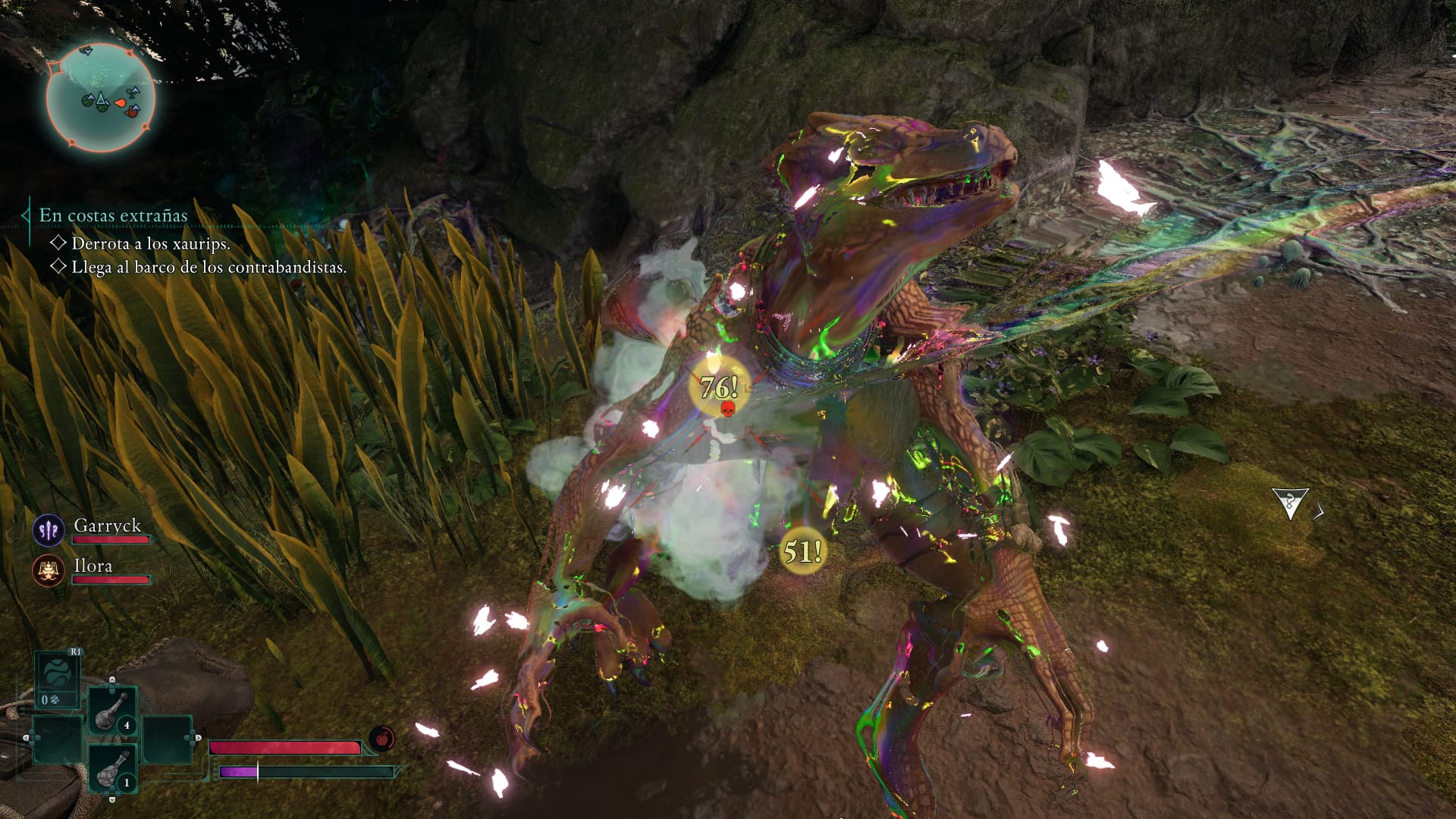The width and height of the screenshot is (1456, 819).
Task: Select Garryck's purple companion ability icon
Action: click(x=49, y=530)
